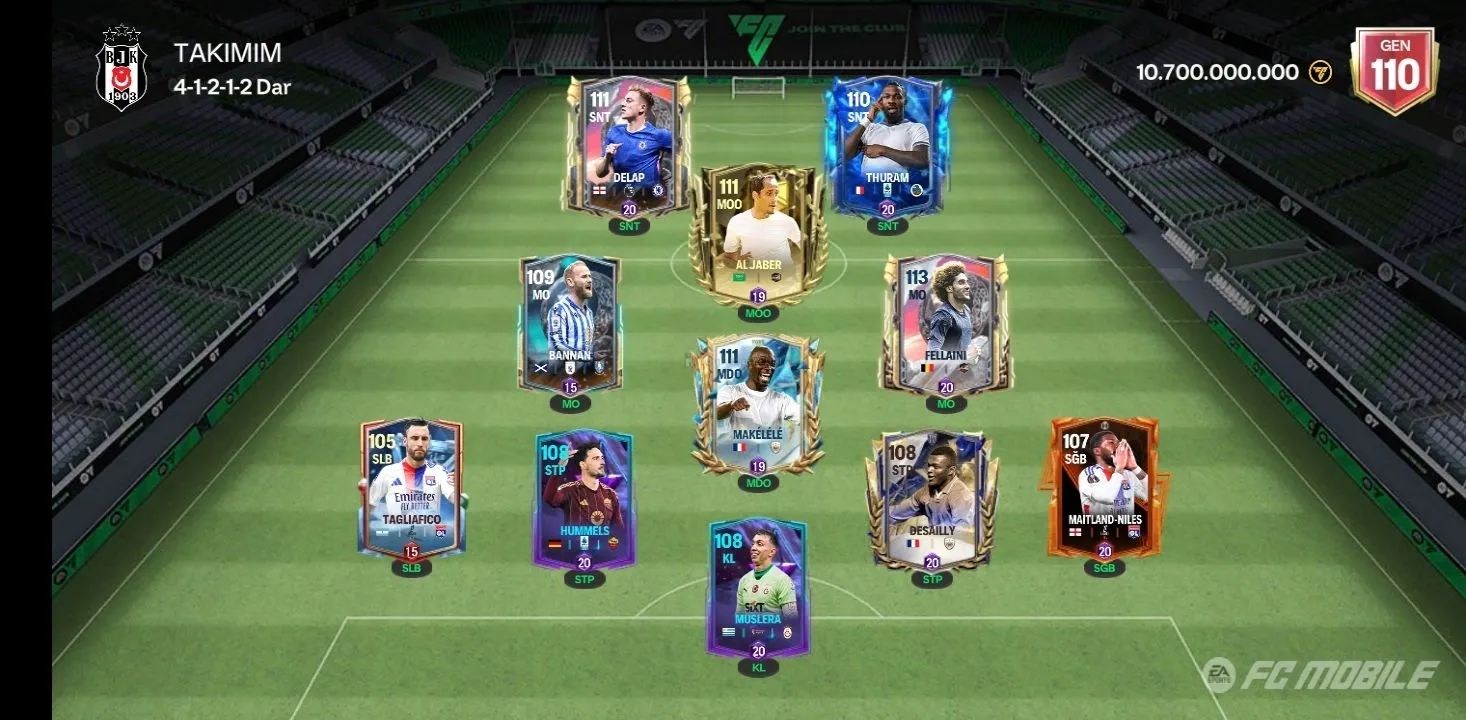The image size is (1466, 720).
Task: Open the Al Jaber player card
Action: (x=758, y=235)
